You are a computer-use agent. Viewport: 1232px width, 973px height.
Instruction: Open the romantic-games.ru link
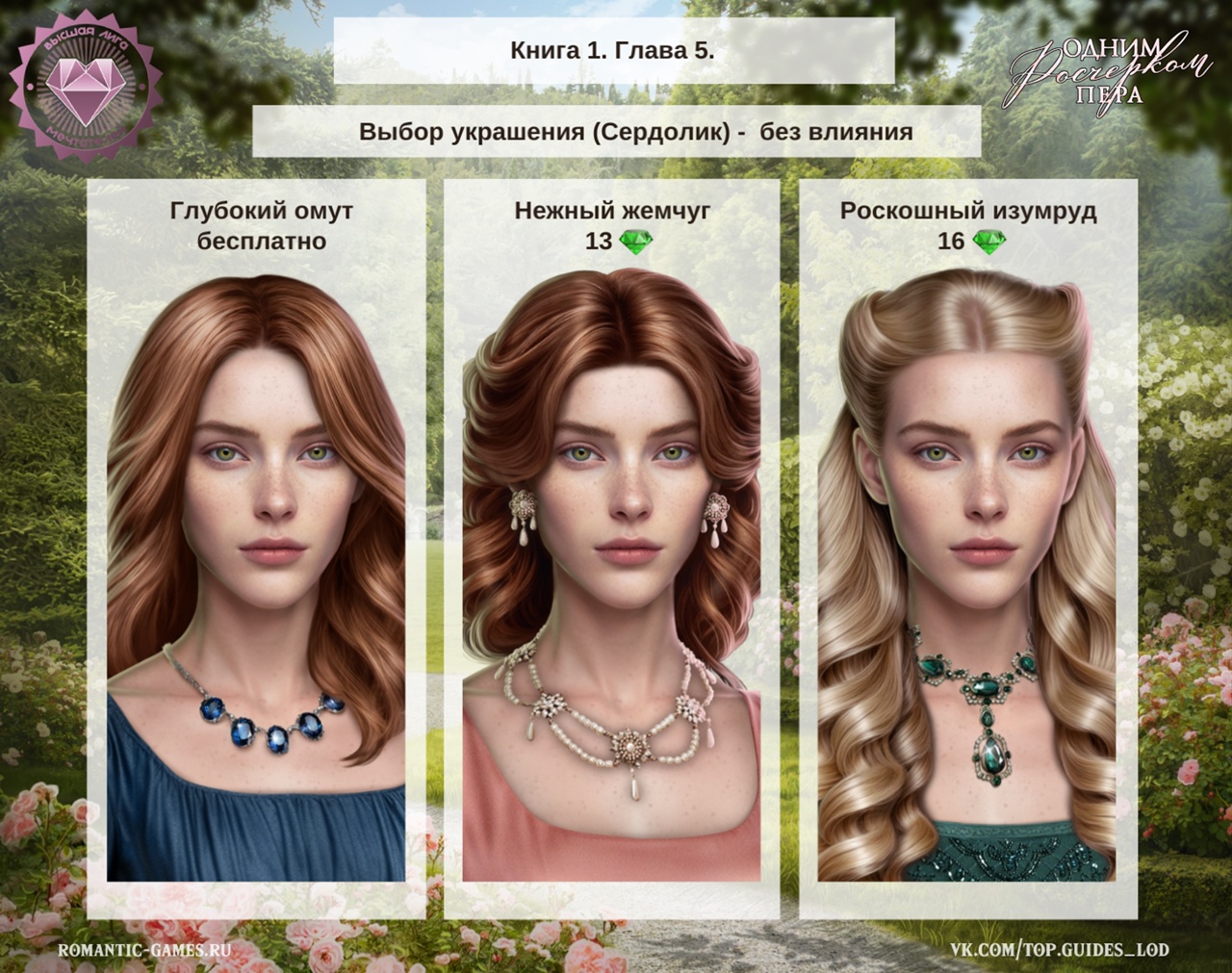145,950
